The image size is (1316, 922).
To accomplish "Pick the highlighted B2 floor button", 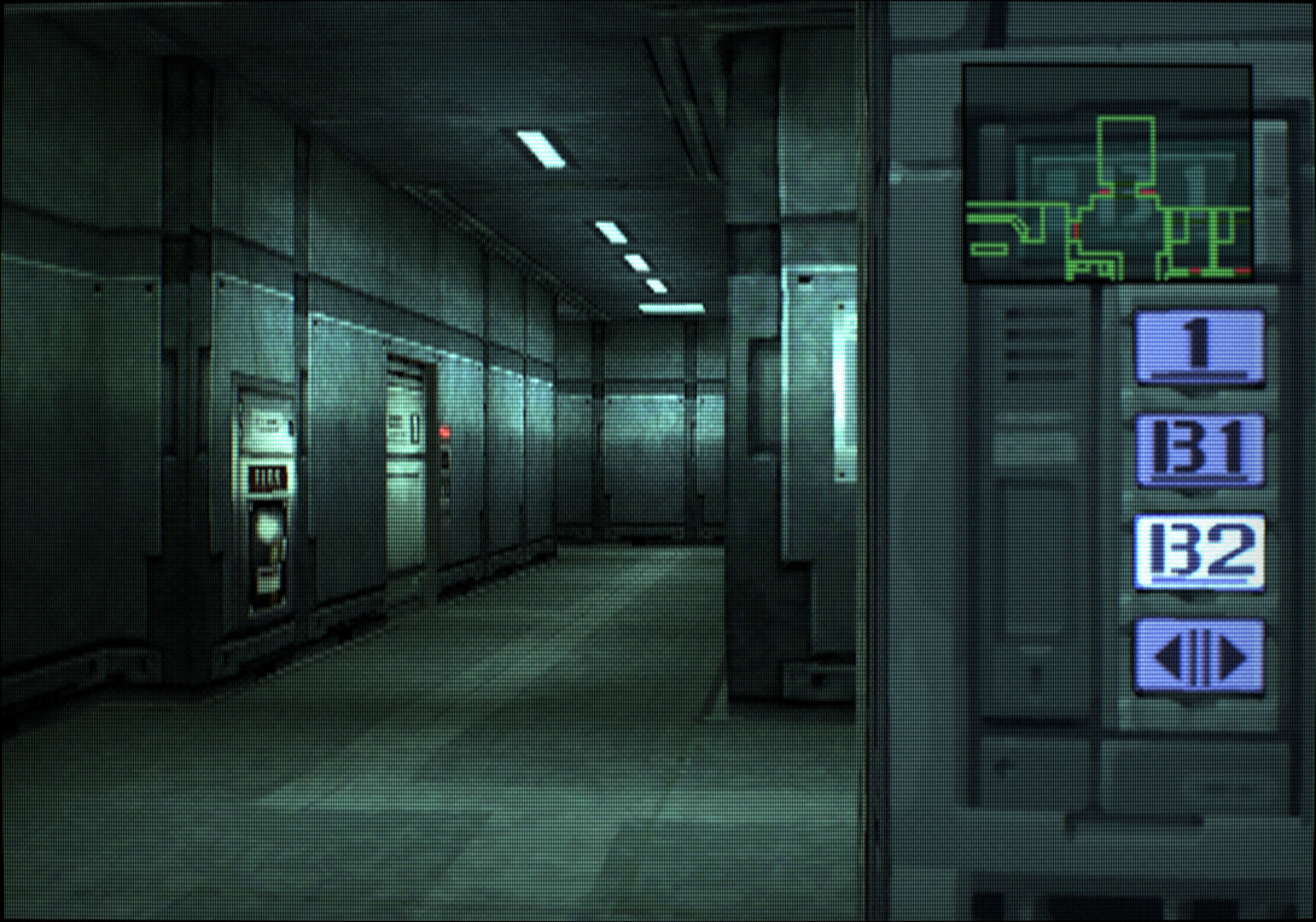I will [x=1199, y=551].
